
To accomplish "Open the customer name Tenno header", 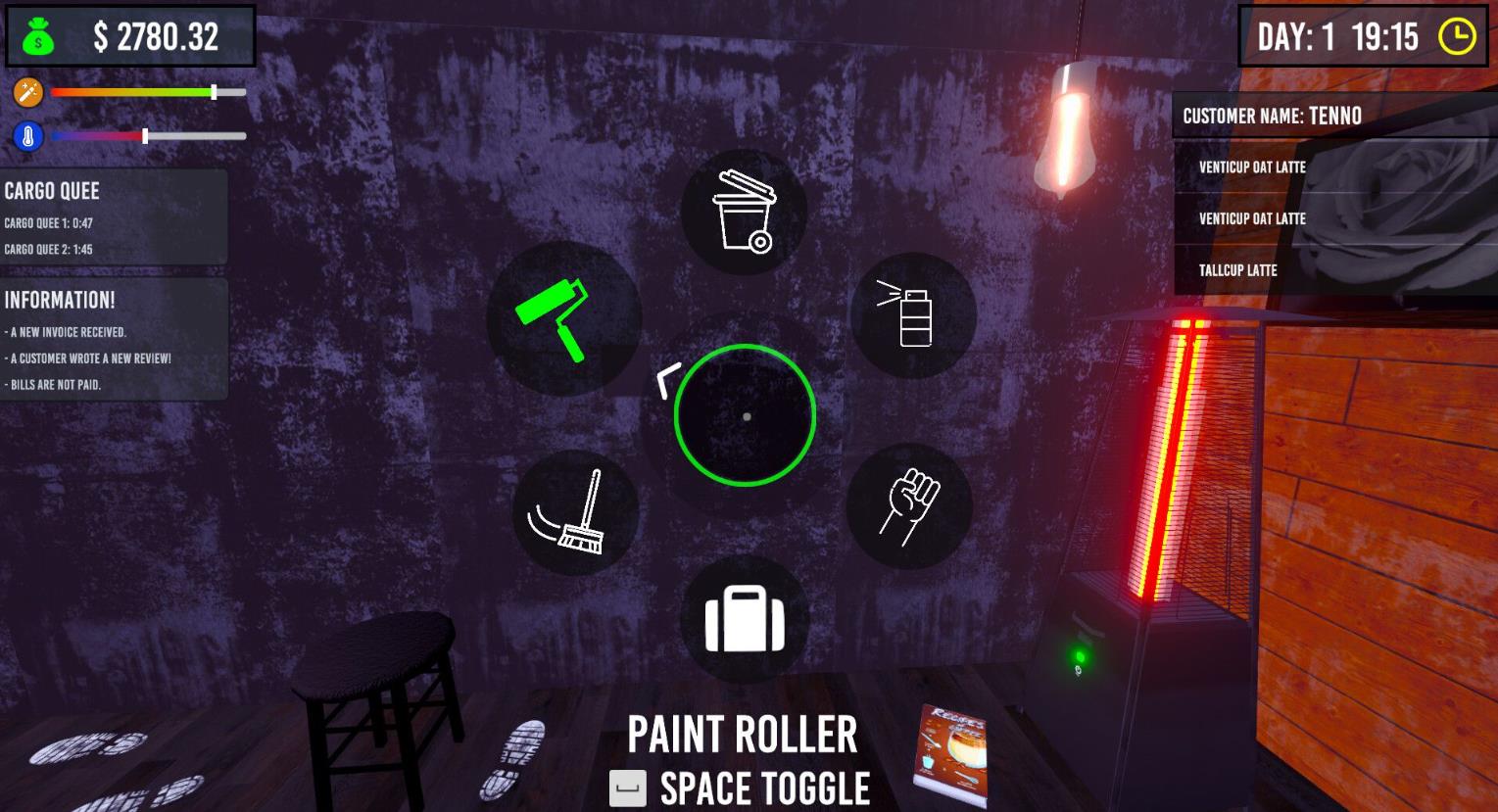I will [1272, 117].
